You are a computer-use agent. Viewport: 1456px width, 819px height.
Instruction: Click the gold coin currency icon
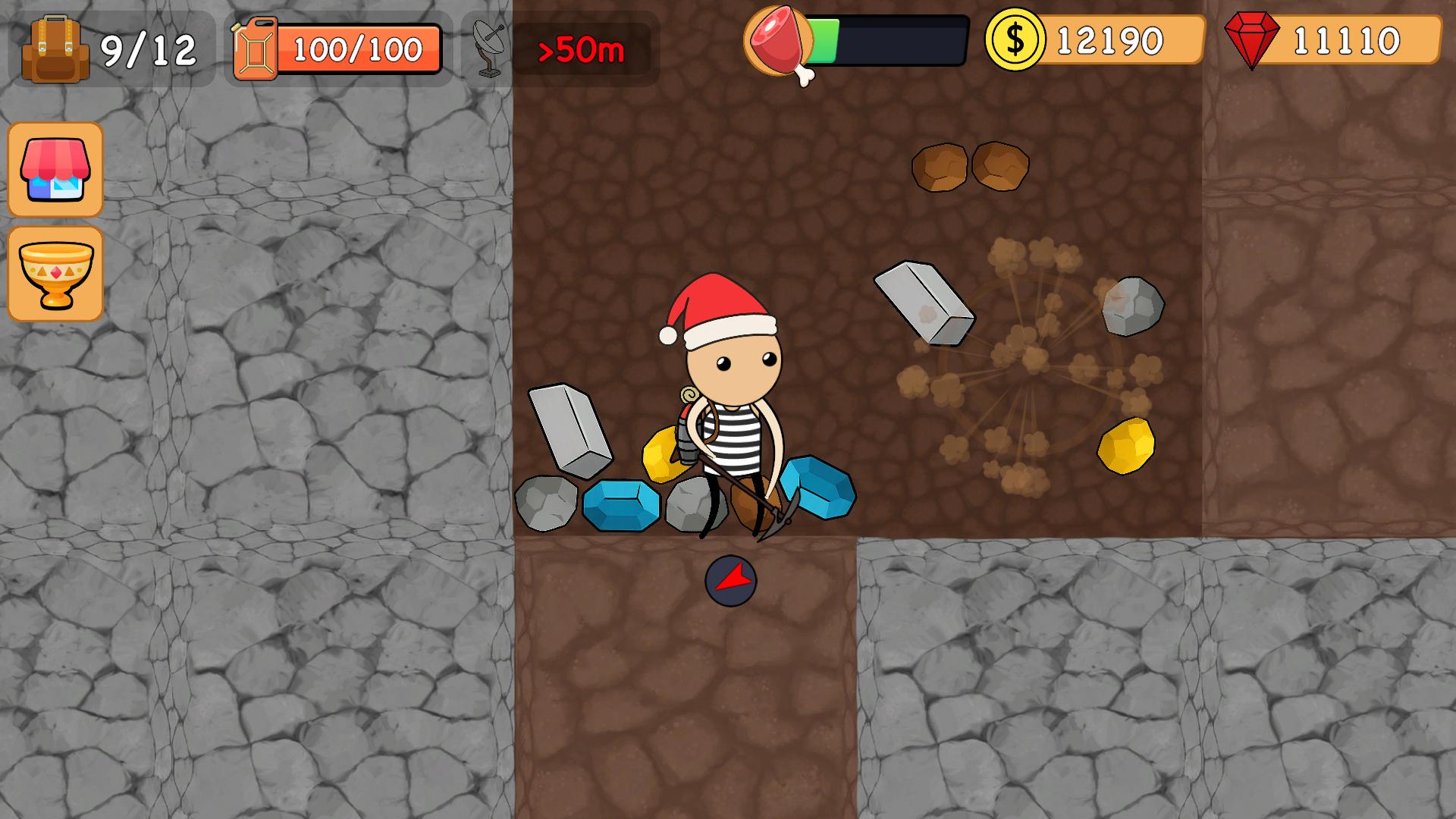click(x=1016, y=40)
